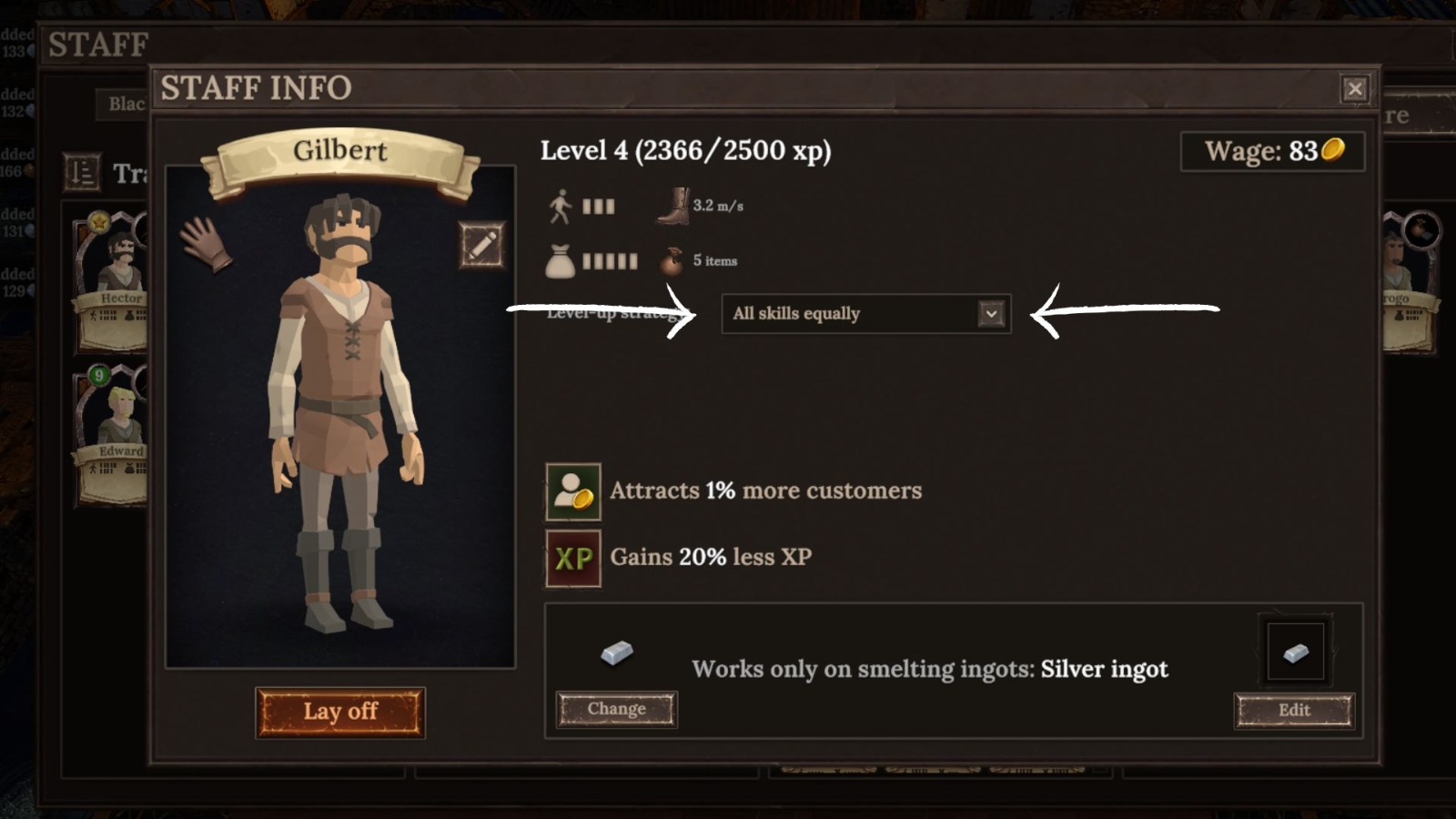The width and height of the screenshot is (1456, 819).
Task: Click the carry capacity sack icon
Action: pyautogui.click(x=562, y=261)
